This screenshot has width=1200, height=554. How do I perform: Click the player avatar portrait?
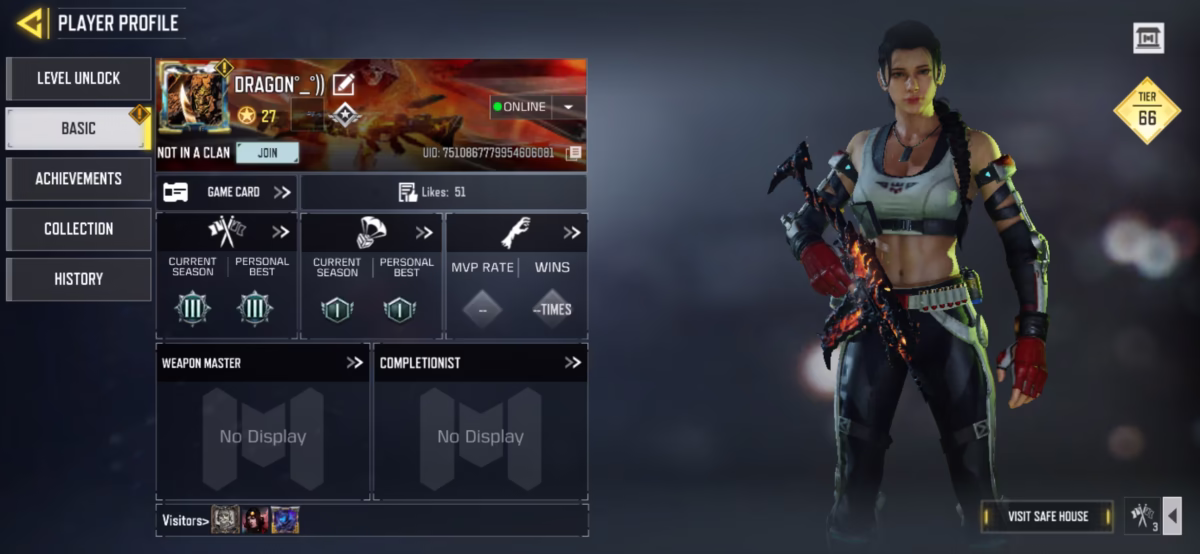[192, 98]
